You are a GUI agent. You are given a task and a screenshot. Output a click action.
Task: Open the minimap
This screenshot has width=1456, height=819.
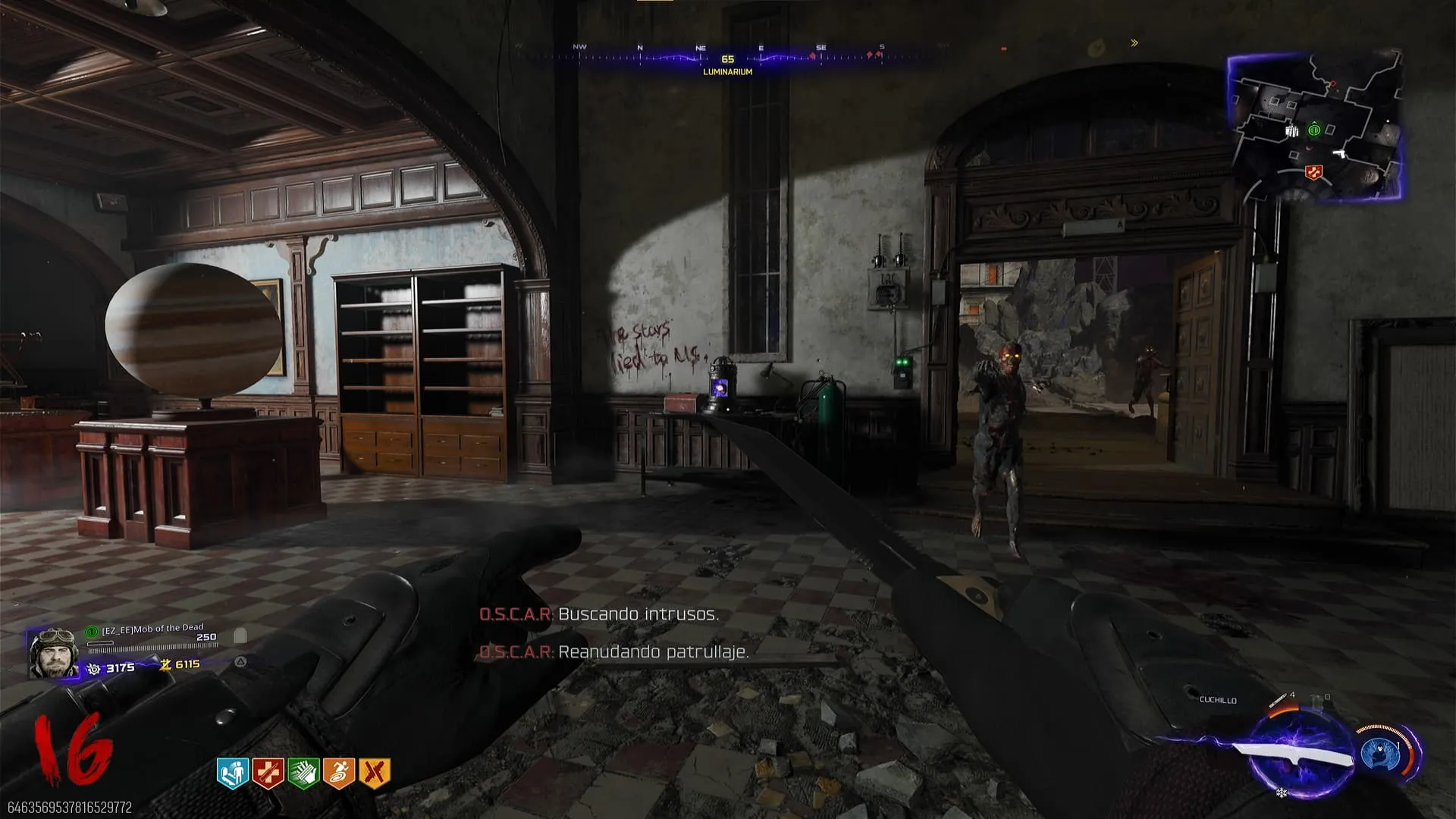coord(1314,126)
